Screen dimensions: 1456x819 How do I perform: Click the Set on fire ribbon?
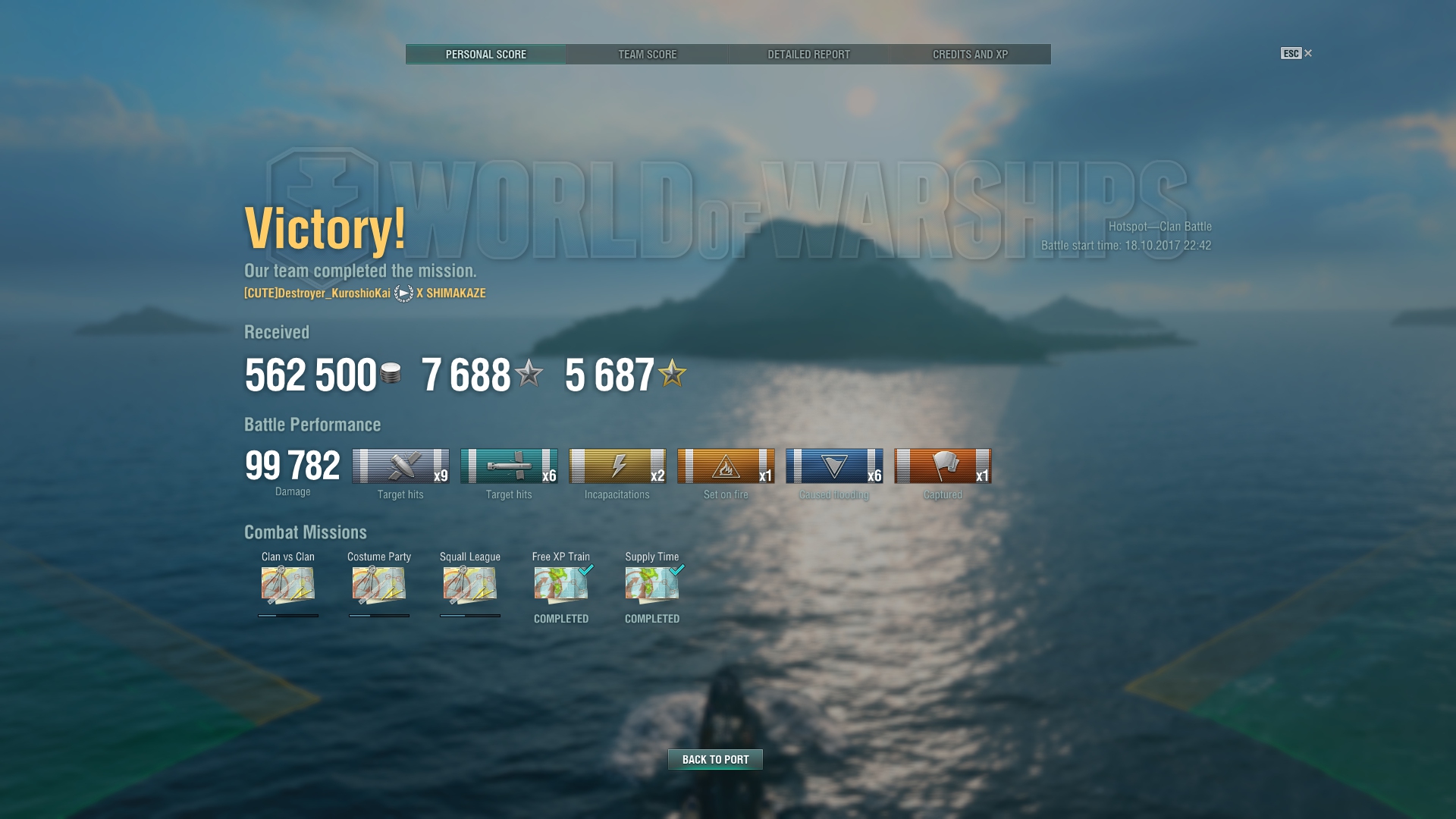click(726, 466)
